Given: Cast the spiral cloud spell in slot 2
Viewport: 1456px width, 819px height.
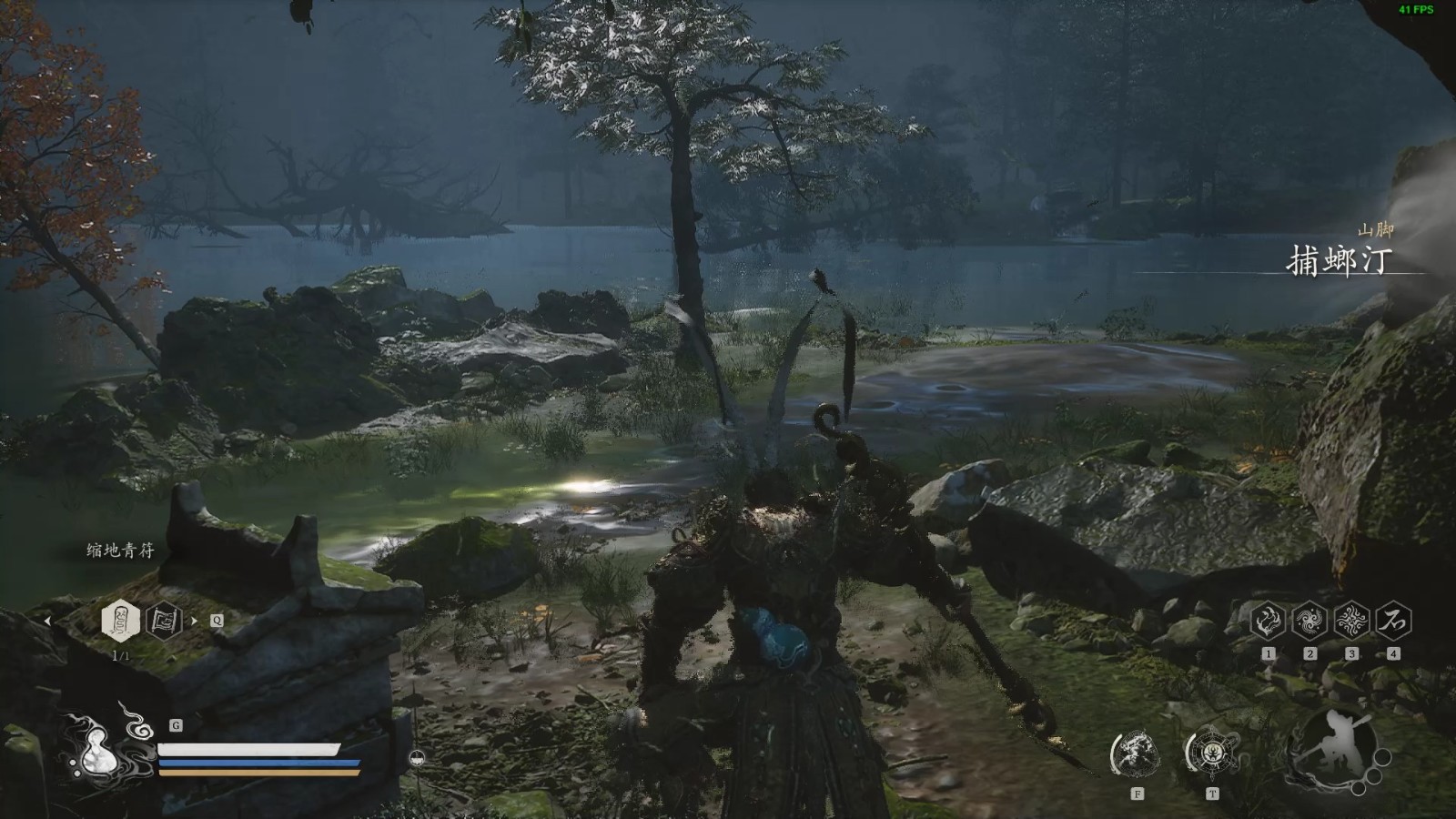Looking at the screenshot, I should coord(1309,622).
